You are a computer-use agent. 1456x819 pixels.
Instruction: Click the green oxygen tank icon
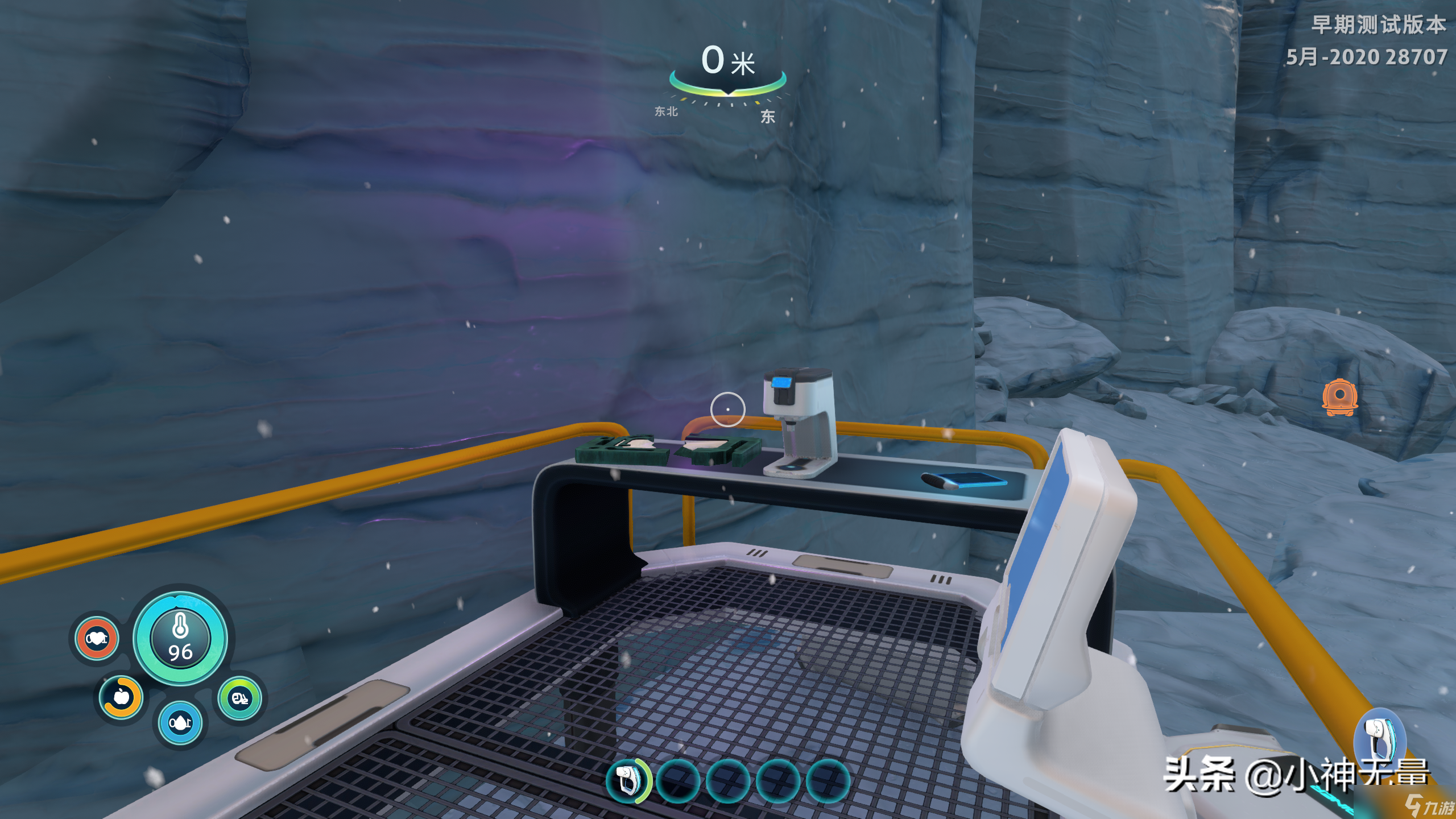coord(240,698)
